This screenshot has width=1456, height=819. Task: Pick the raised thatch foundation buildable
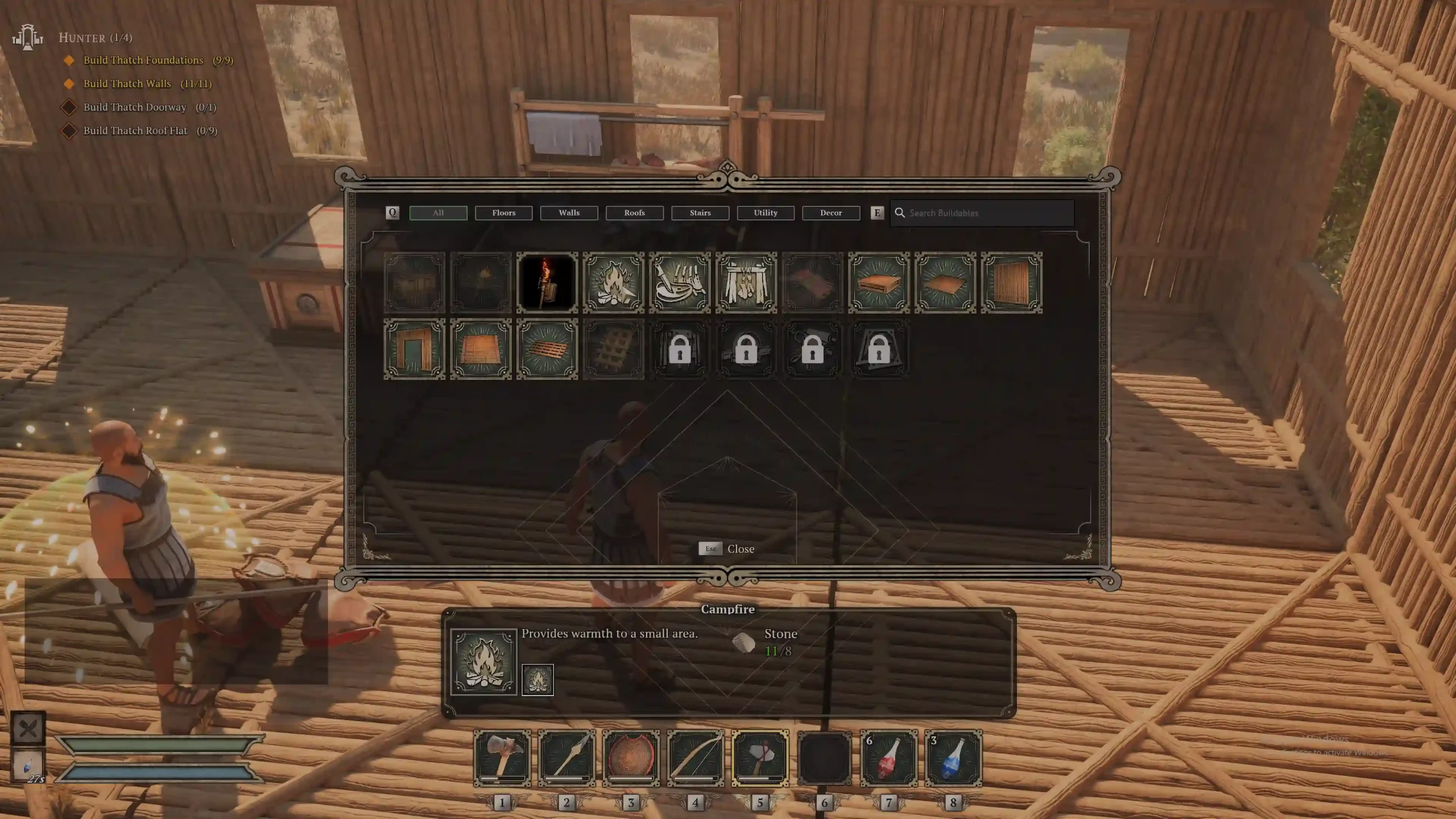pyautogui.click(x=879, y=283)
